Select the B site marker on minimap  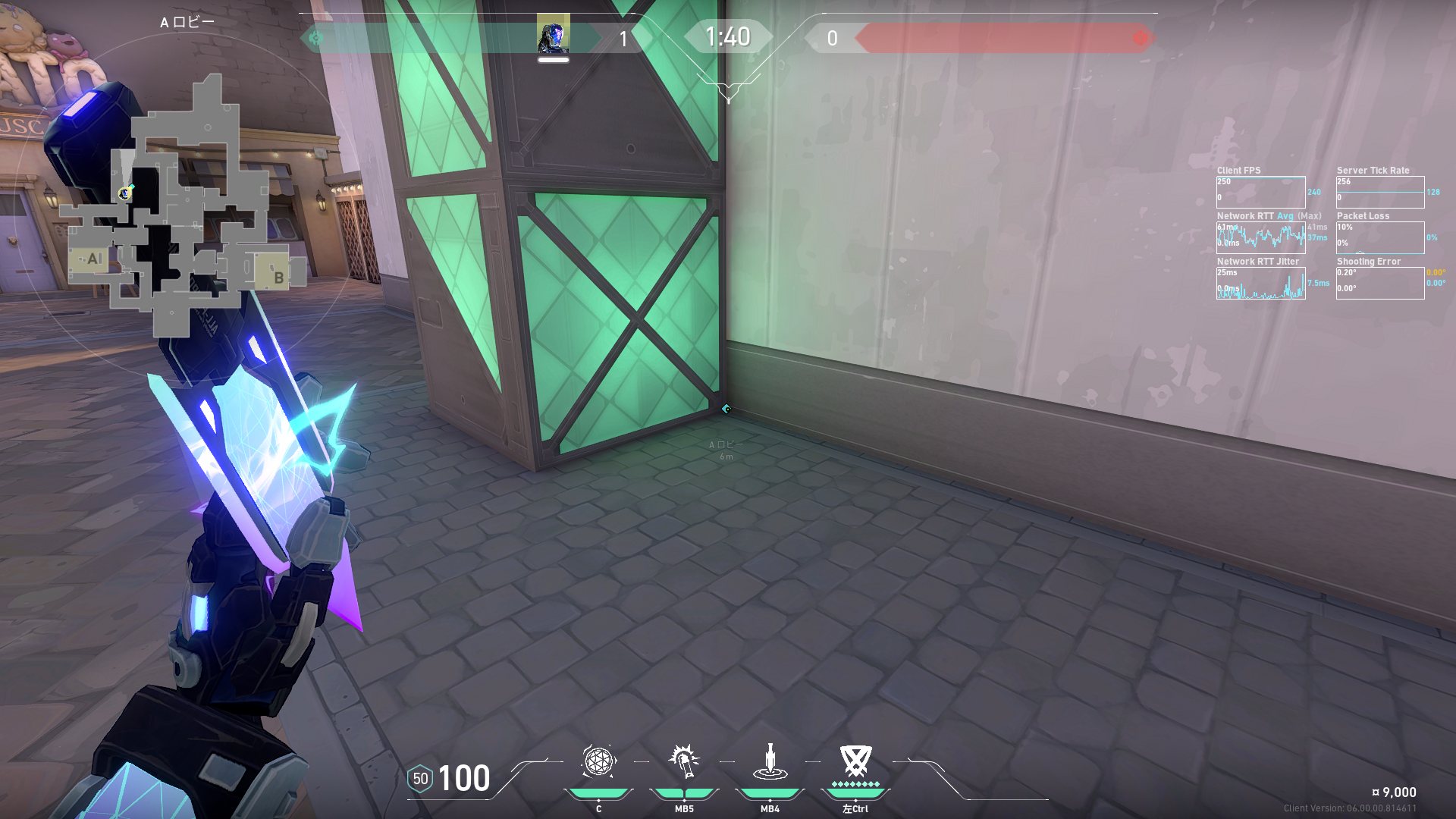point(278,277)
